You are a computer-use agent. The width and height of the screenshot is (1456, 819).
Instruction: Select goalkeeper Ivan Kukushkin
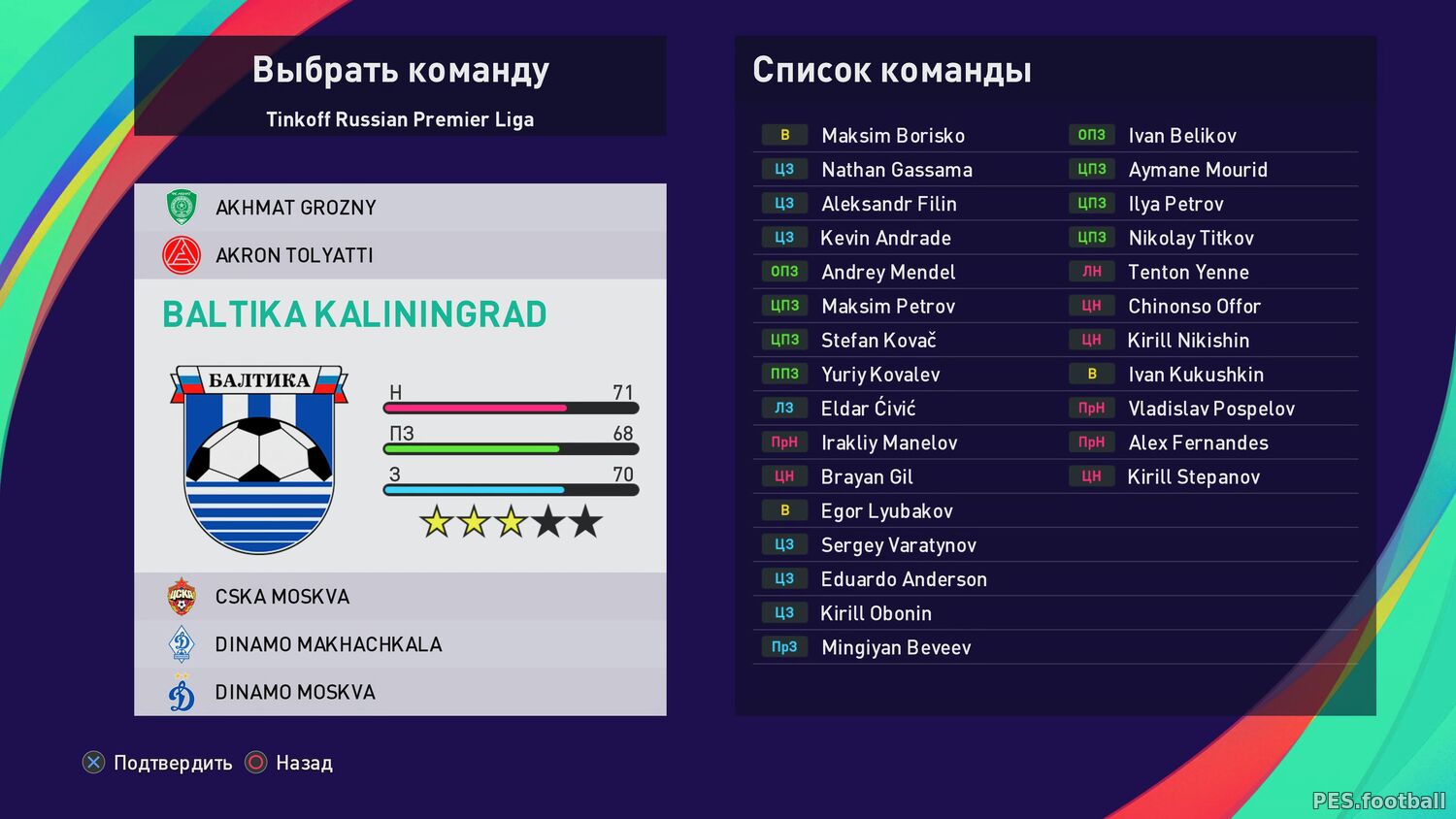click(1195, 375)
